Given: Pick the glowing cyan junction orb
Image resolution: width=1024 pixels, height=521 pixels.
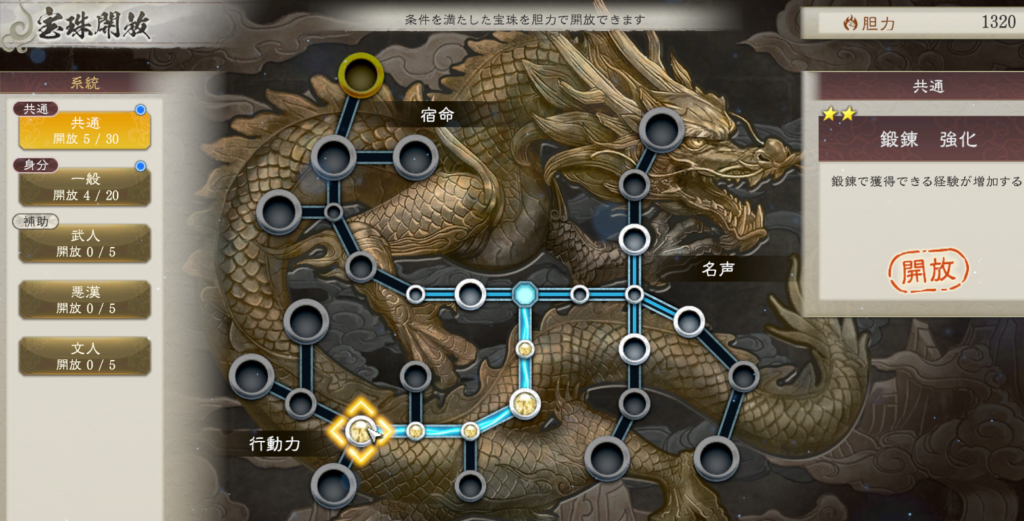Looking at the screenshot, I should [x=525, y=294].
